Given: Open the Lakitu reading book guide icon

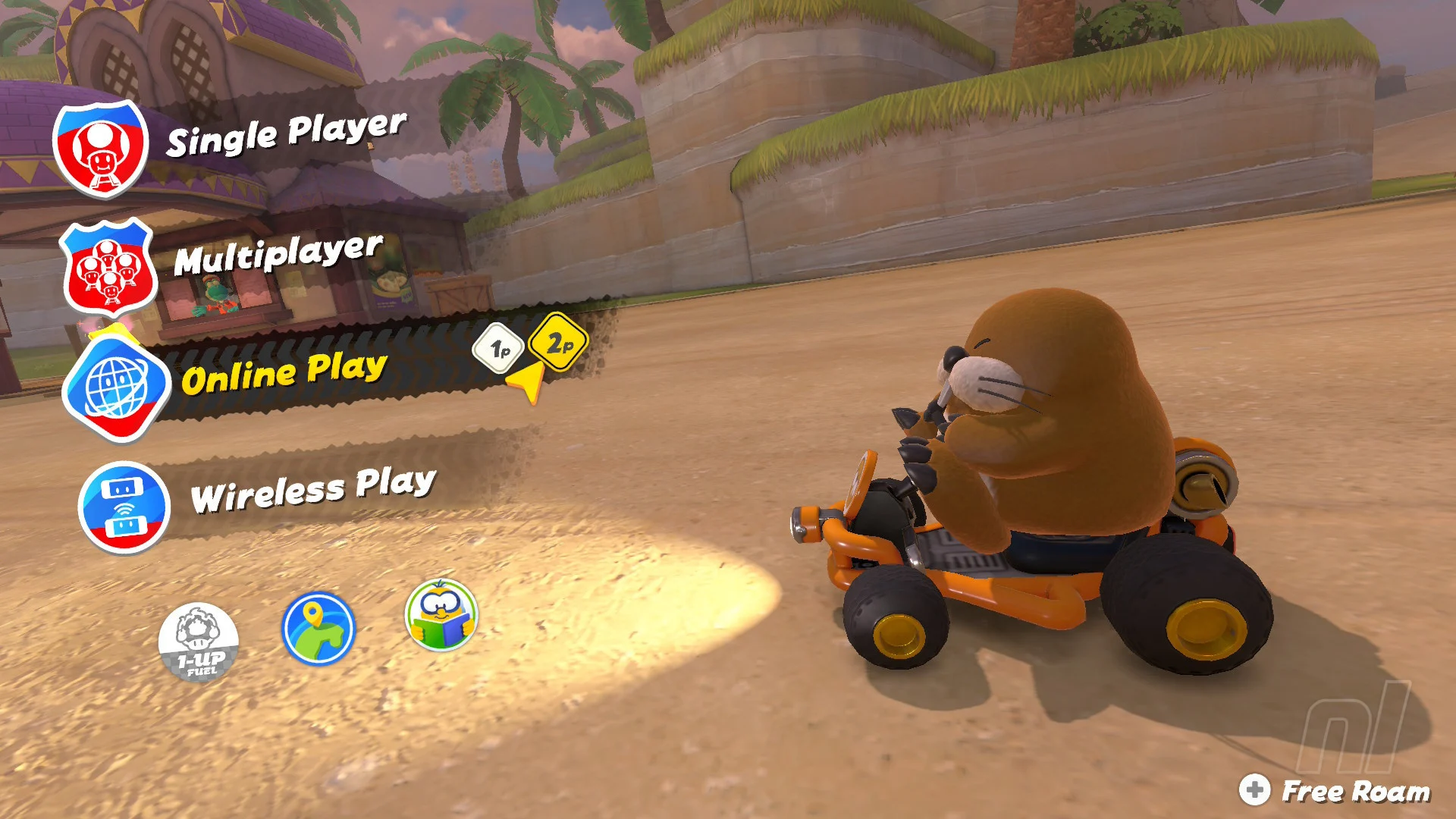Looking at the screenshot, I should [441, 615].
